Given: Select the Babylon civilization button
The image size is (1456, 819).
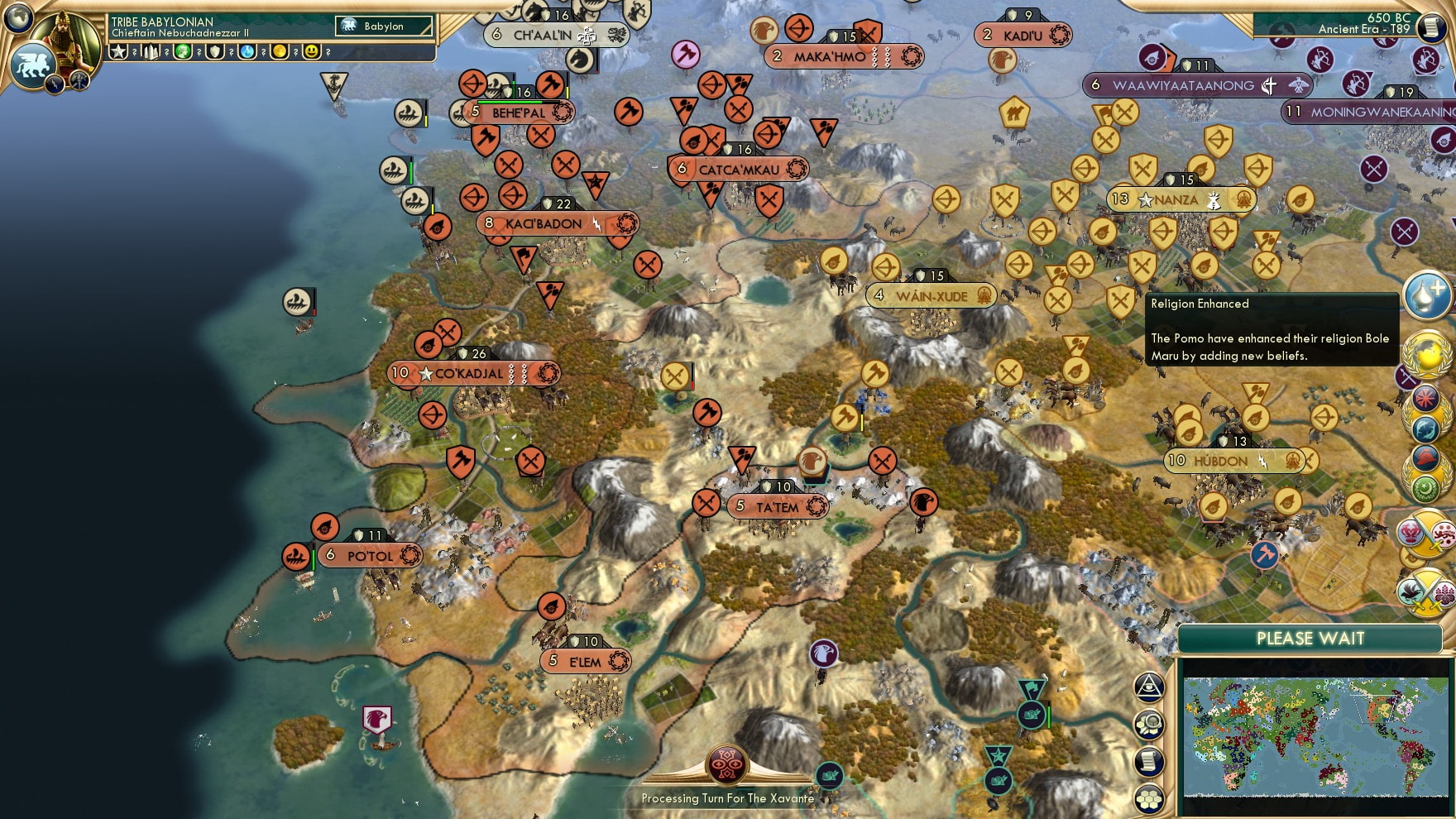Looking at the screenshot, I should click(385, 26).
